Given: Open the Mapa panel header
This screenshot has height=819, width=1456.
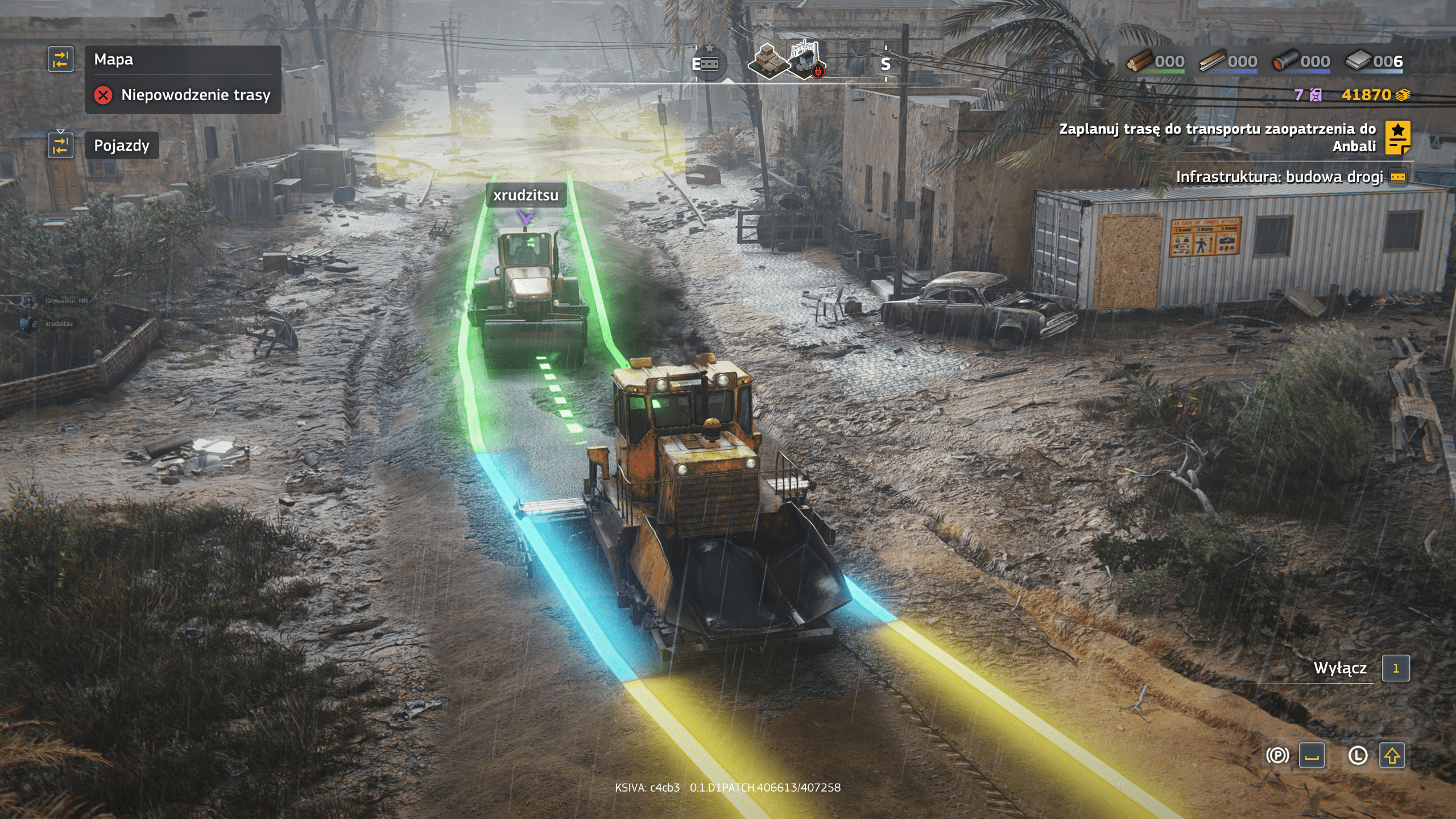Looking at the screenshot, I should (114, 60).
